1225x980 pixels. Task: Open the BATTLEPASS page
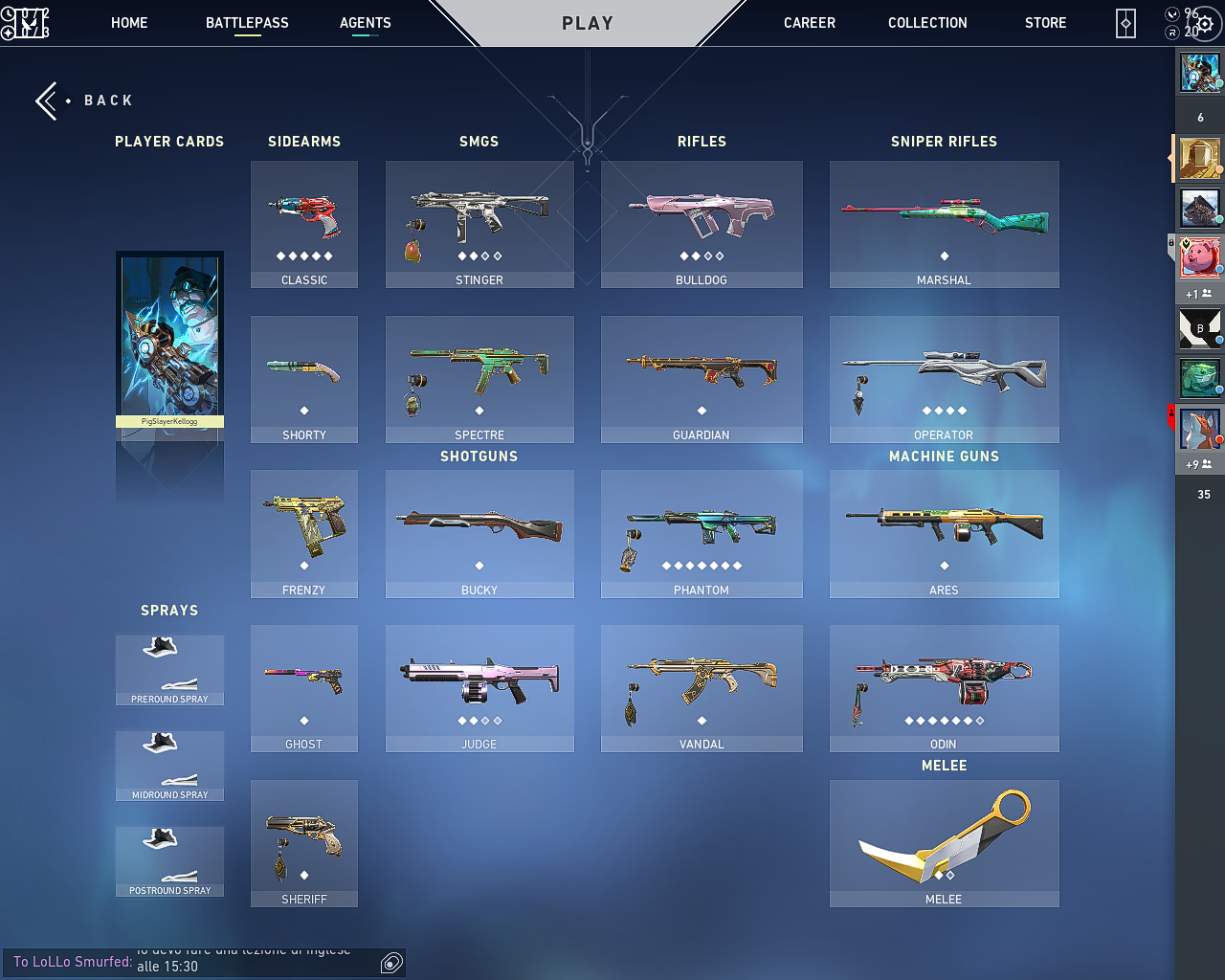click(247, 22)
